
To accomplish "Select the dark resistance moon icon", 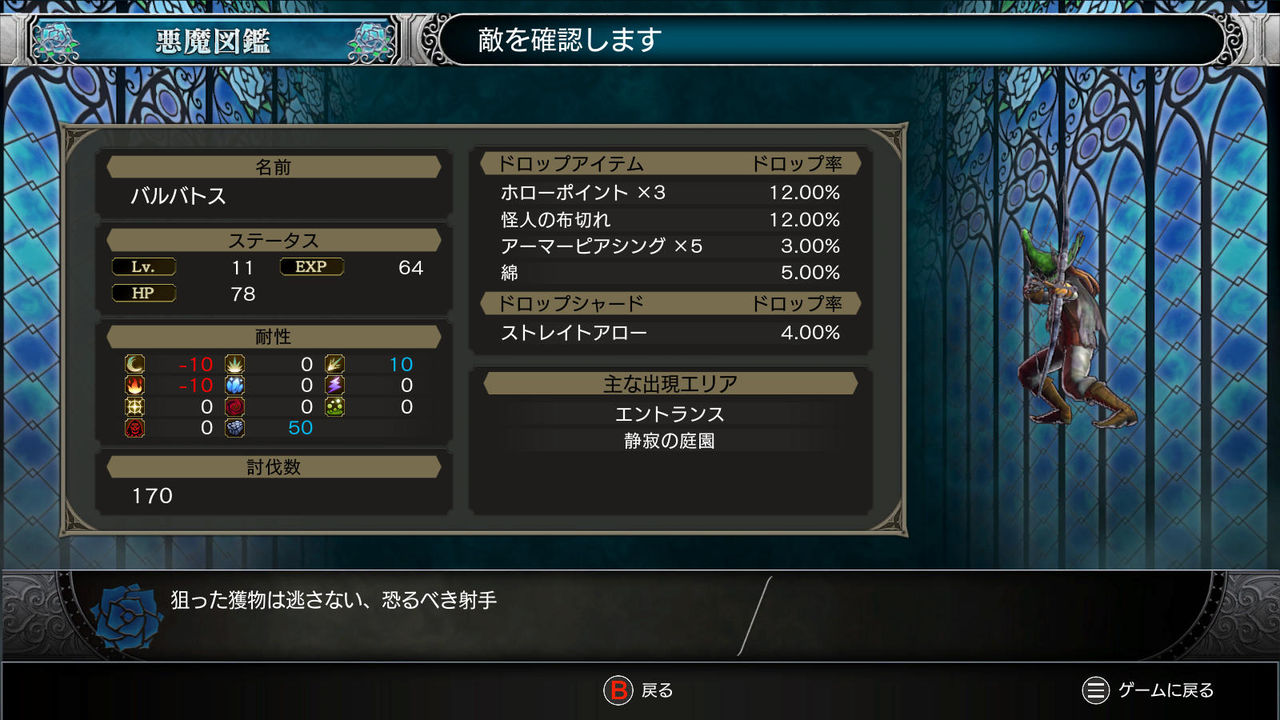I will point(134,364).
